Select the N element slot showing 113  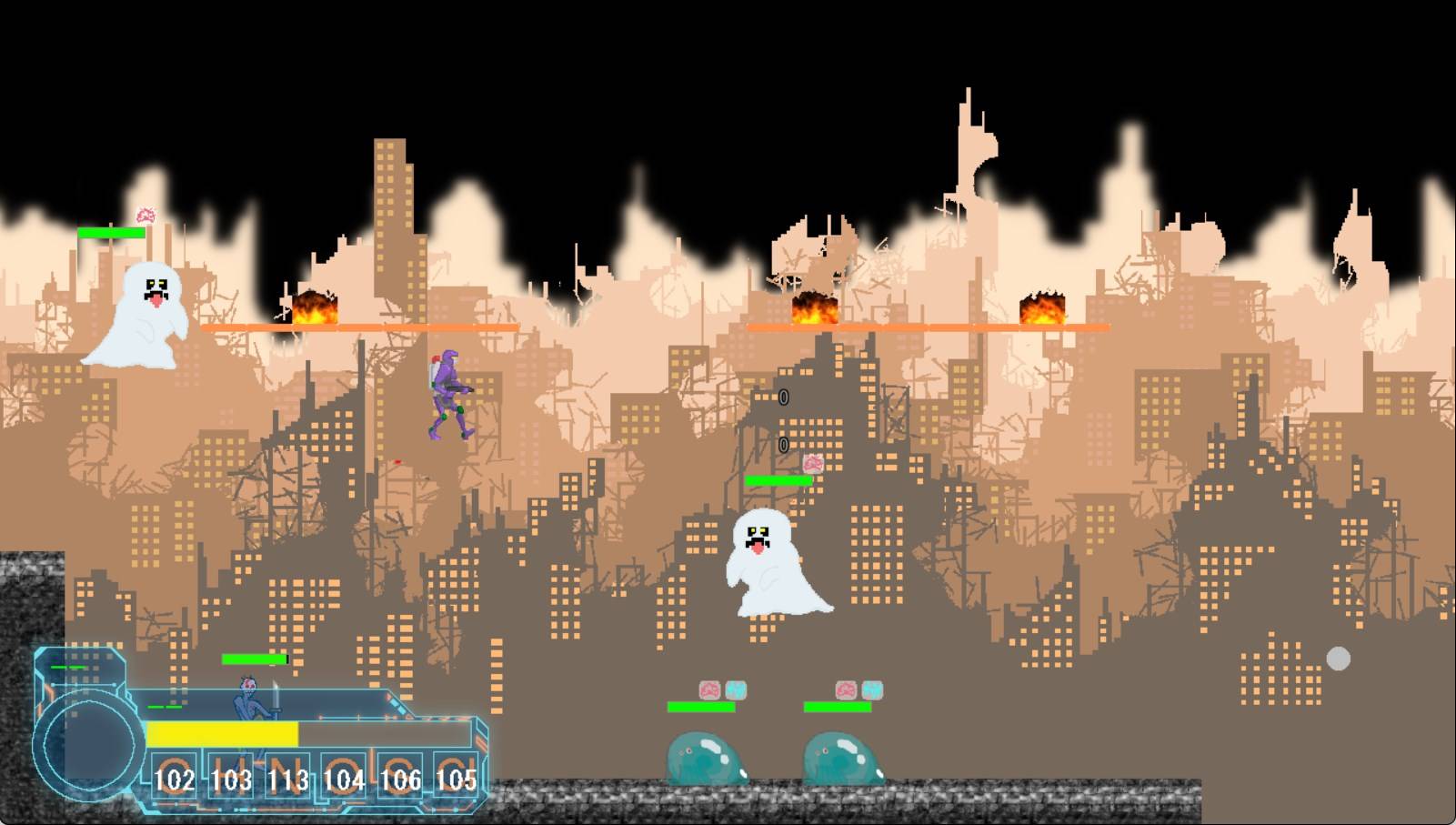tap(286, 776)
